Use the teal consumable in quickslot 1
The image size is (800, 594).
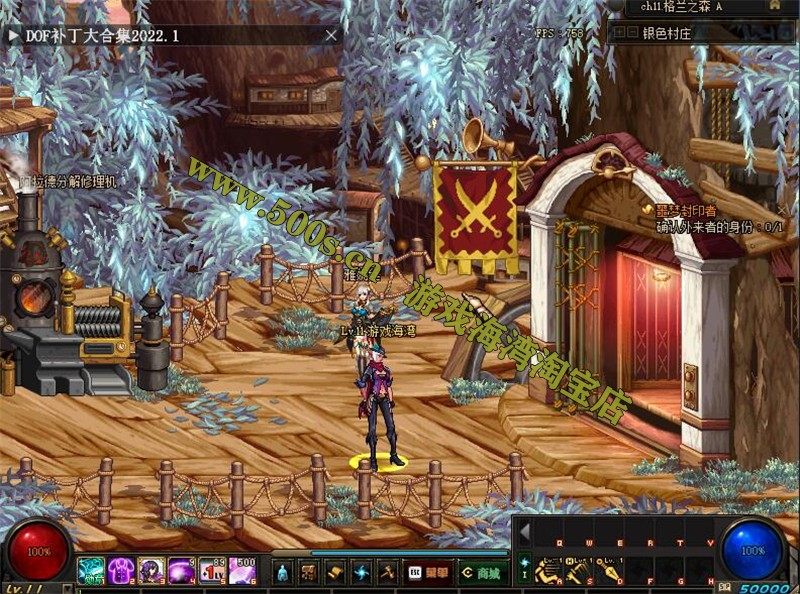pyautogui.click(x=92, y=571)
